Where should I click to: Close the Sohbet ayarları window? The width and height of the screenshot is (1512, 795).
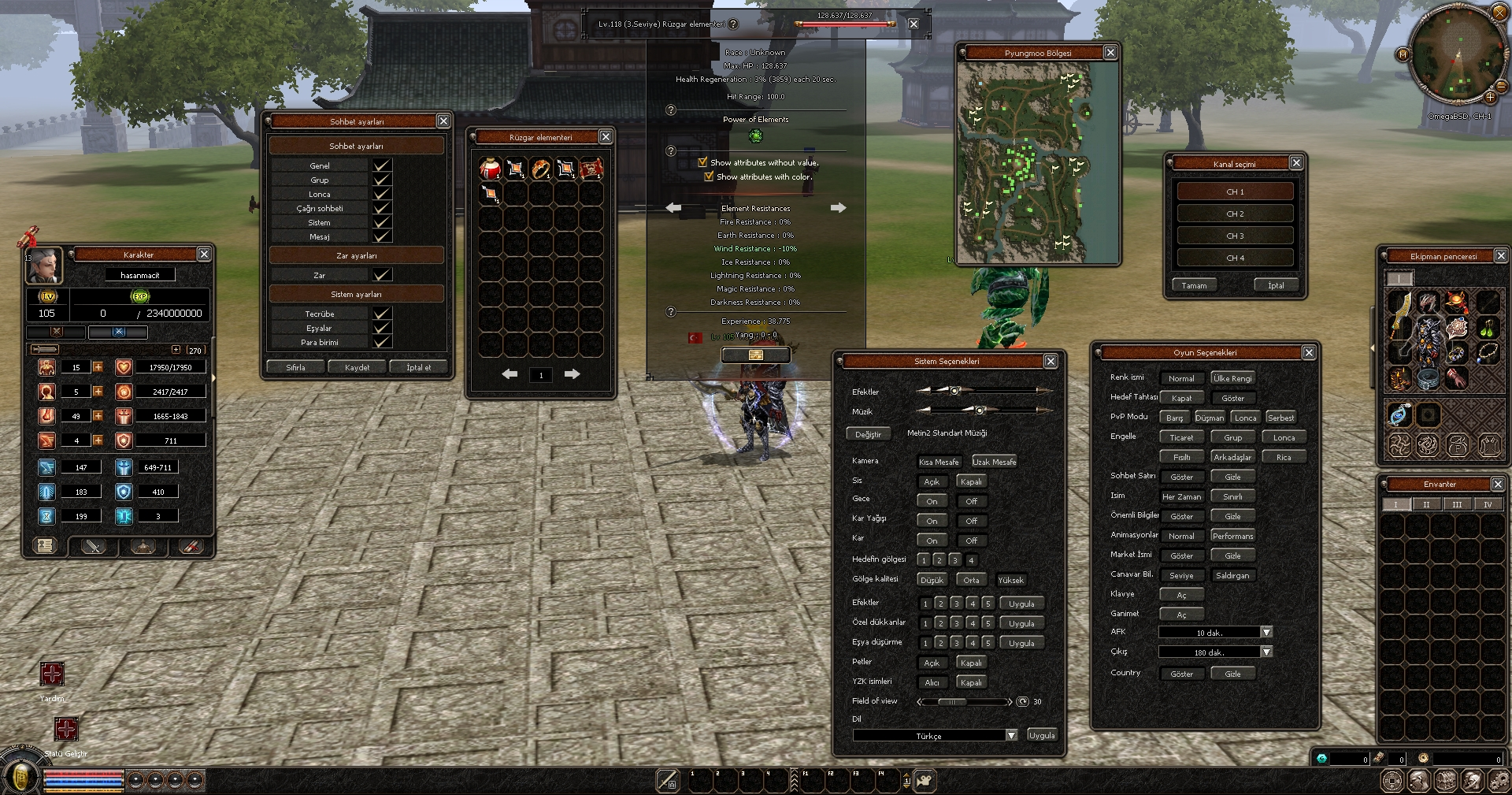pos(443,121)
